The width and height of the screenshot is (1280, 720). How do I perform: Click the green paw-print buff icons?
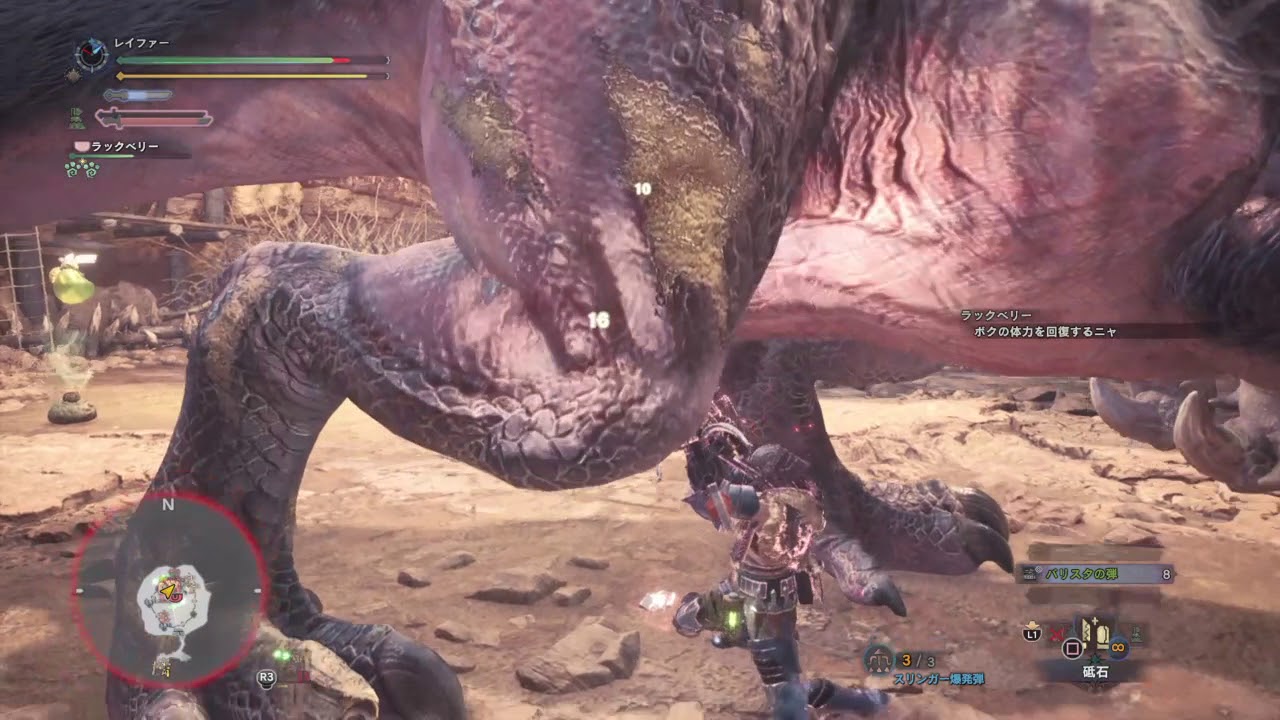pyautogui.click(x=80, y=169)
